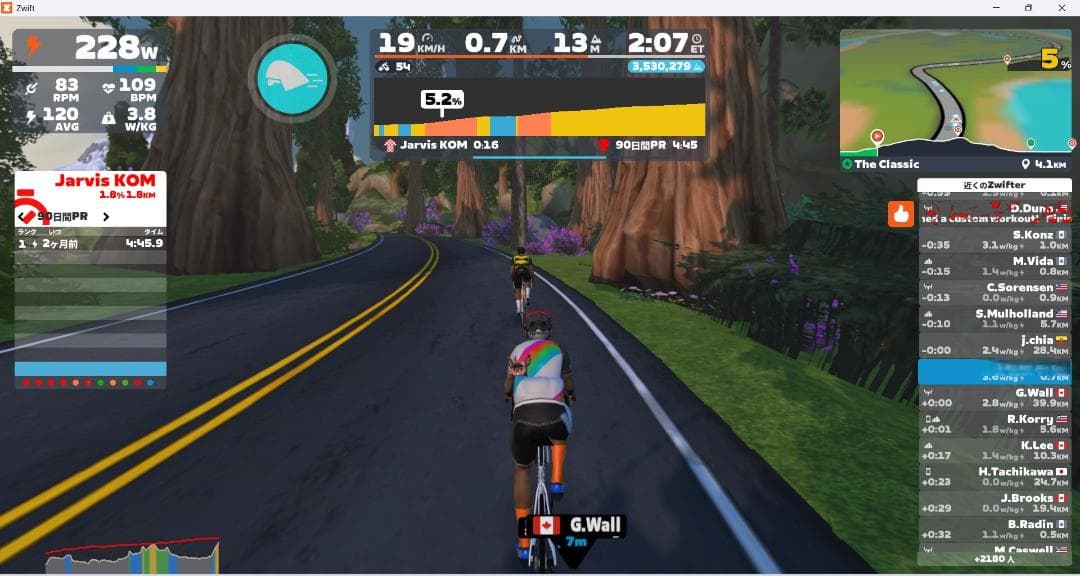Show the previous Jarvis KOM leaderboard with left arrow

[x=22, y=215]
